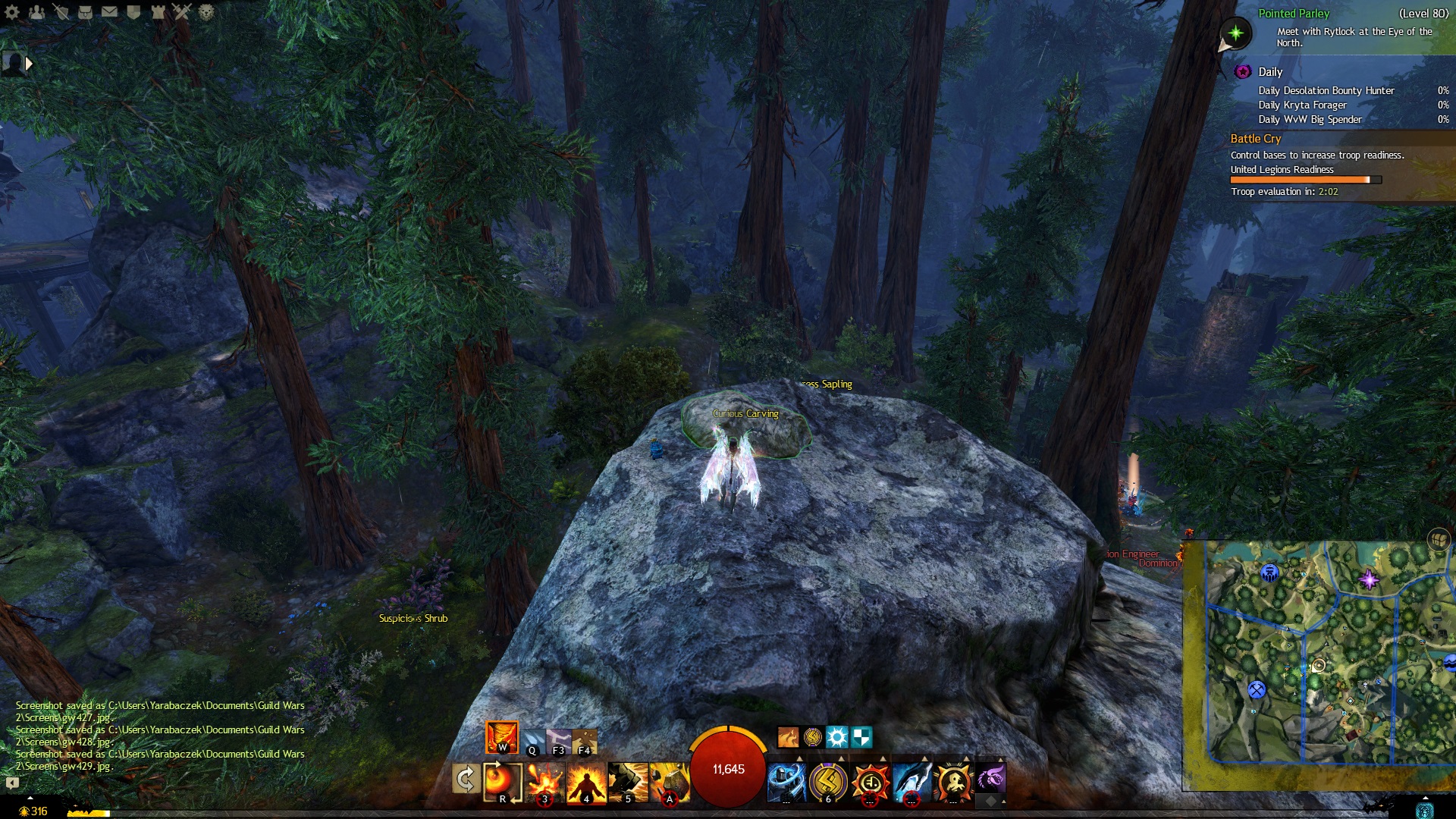The image size is (1456, 819).
Task: Open the inventory bag icon
Action: pos(86,11)
